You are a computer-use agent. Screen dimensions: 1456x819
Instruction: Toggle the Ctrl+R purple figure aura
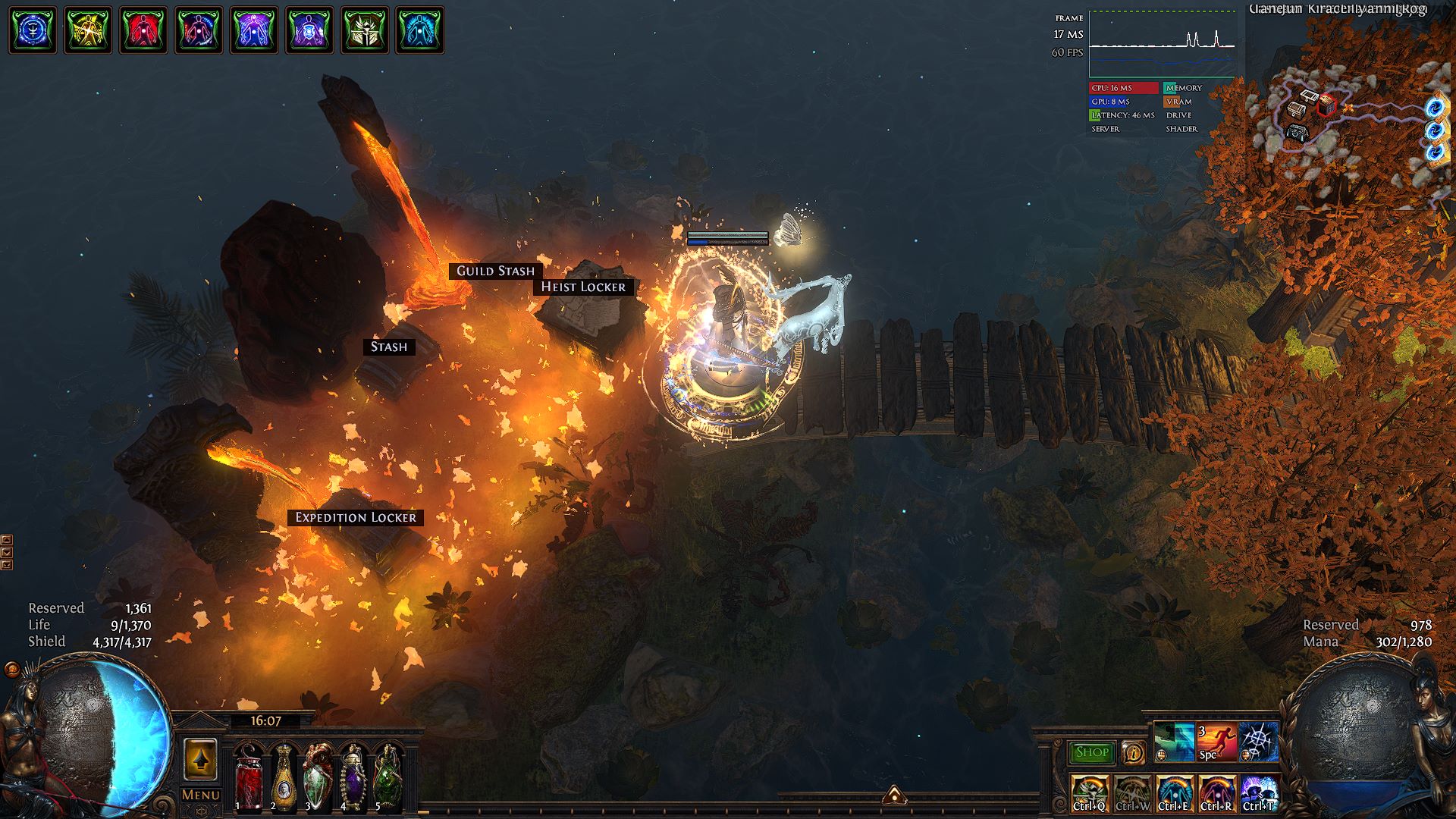[x=1216, y=793]
